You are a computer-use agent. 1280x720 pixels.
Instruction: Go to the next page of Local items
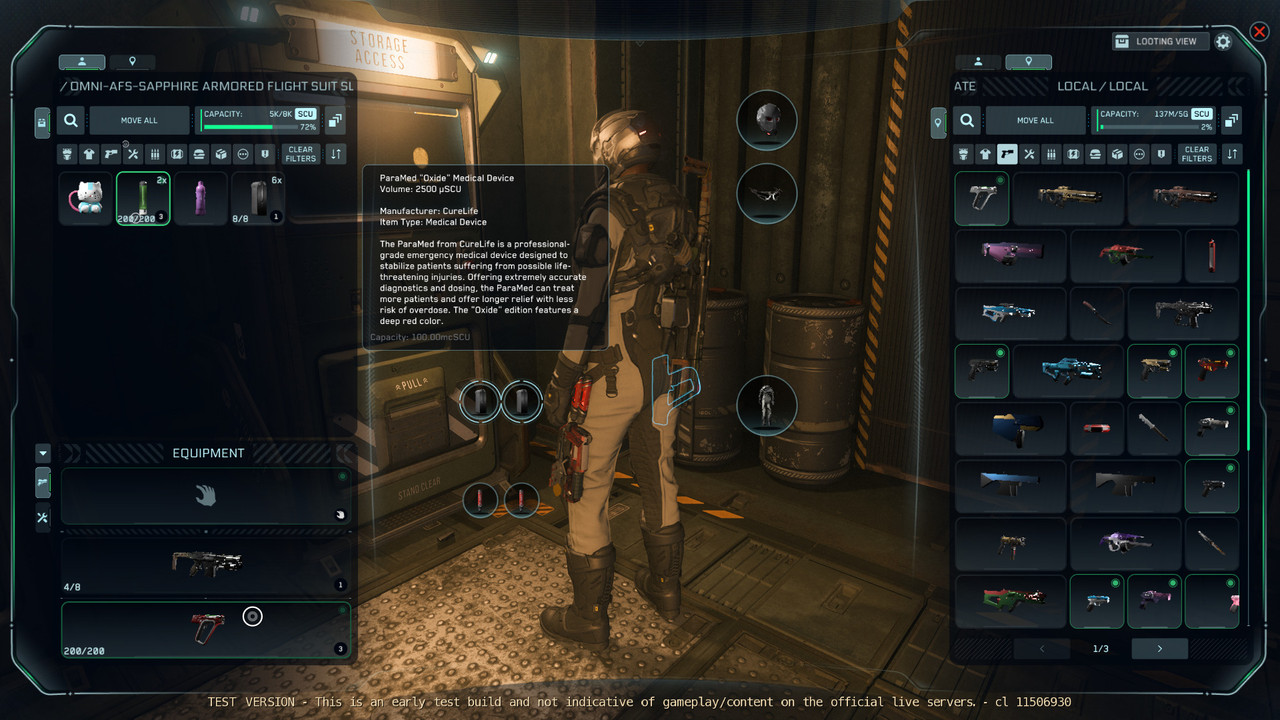(1159, 648)
